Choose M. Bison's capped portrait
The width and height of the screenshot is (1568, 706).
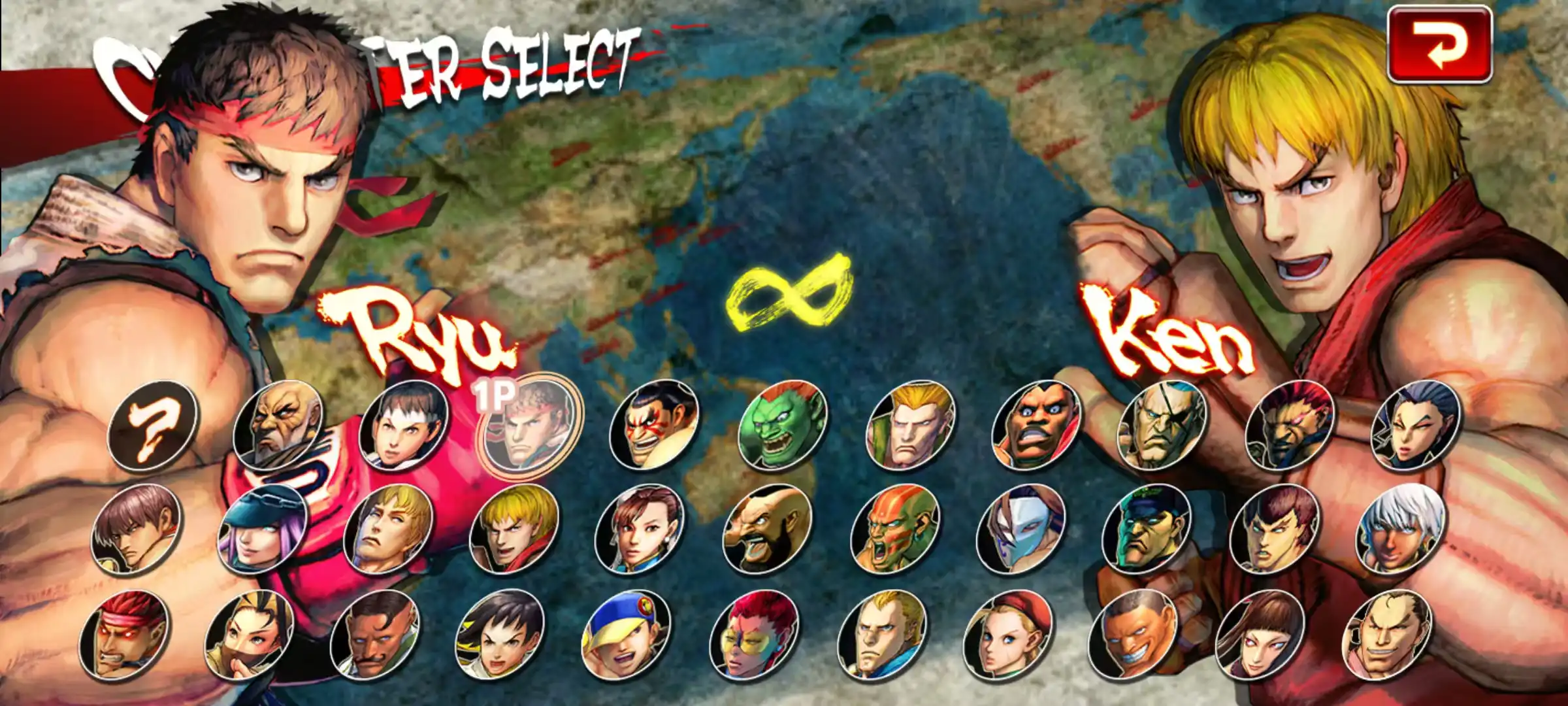[1147, 529]
